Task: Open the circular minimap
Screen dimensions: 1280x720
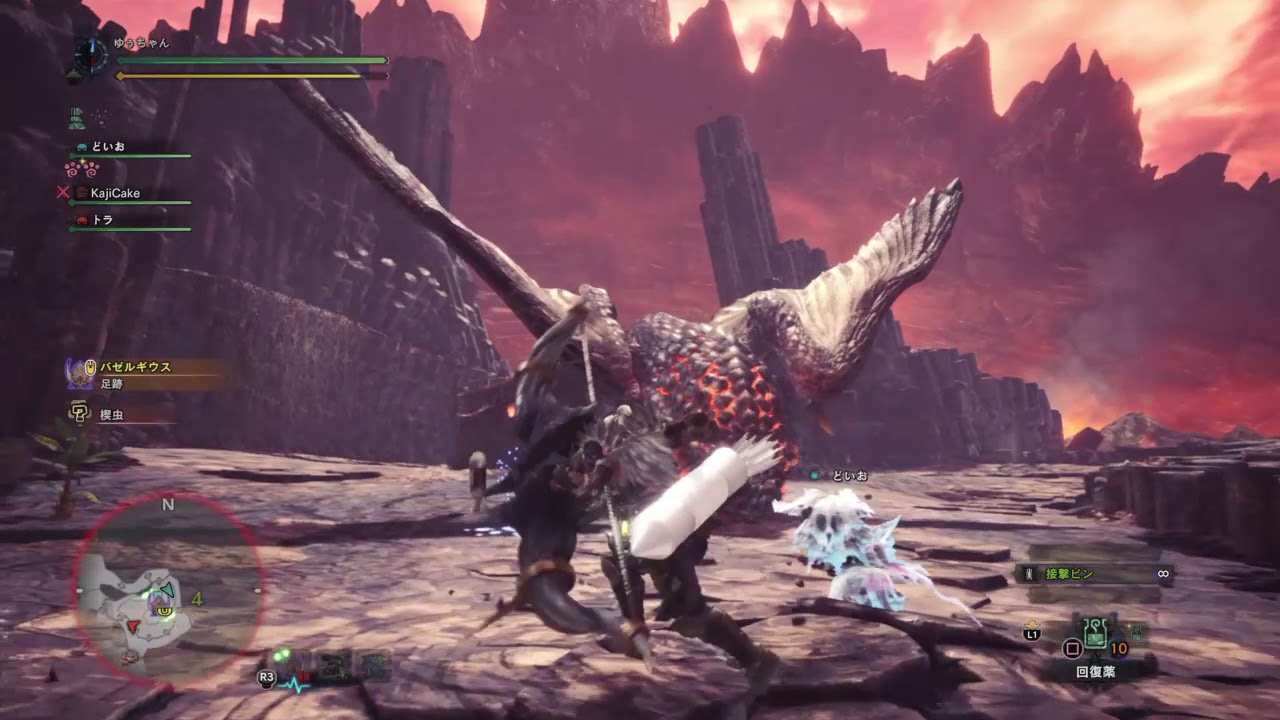Action: (168, 592)
